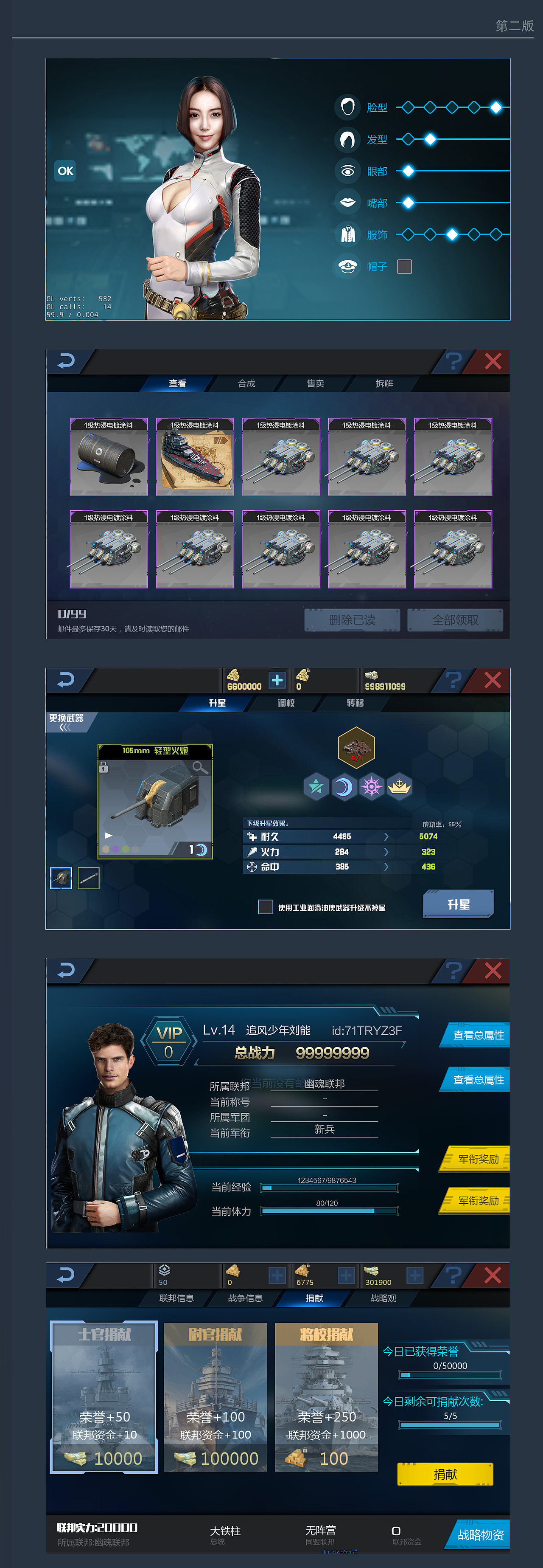Click the magnifier icon on 105mm cannon preview
The width and height of the screenshot is (543, 1568).
tap(201, 768)
